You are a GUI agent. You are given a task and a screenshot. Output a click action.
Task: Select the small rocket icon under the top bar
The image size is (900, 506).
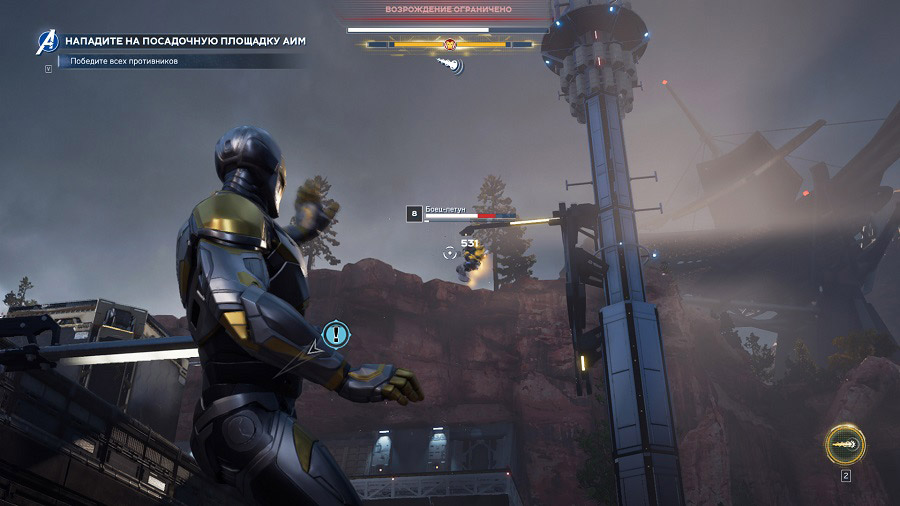pos(450,65)
